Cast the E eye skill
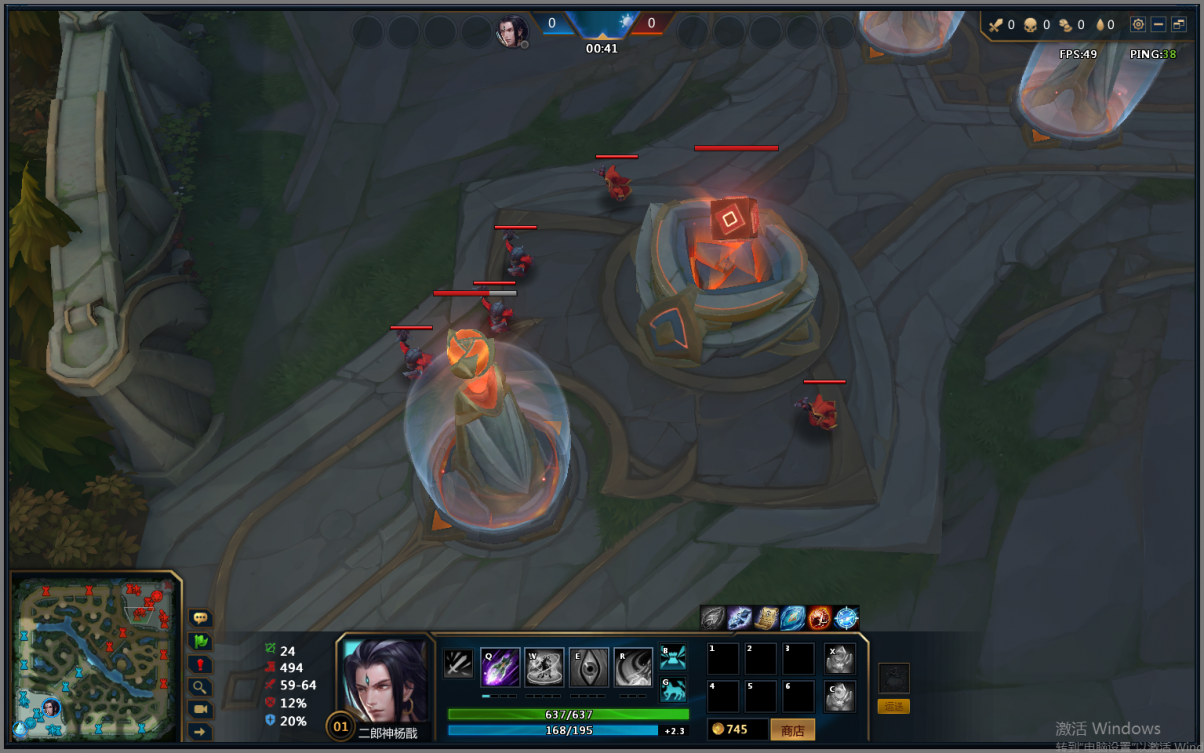 [x=589, y=667]
